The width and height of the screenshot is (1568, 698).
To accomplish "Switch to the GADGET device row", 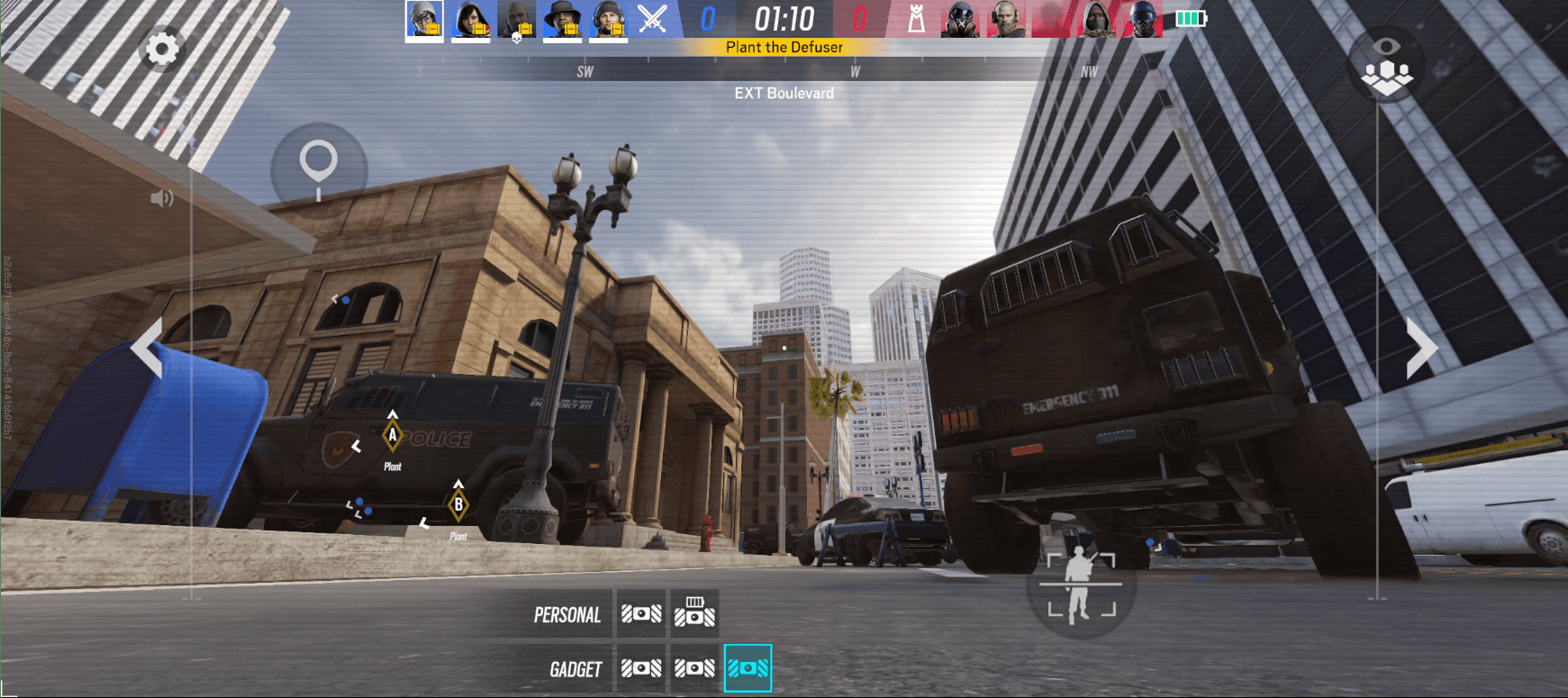I will 576,668.
